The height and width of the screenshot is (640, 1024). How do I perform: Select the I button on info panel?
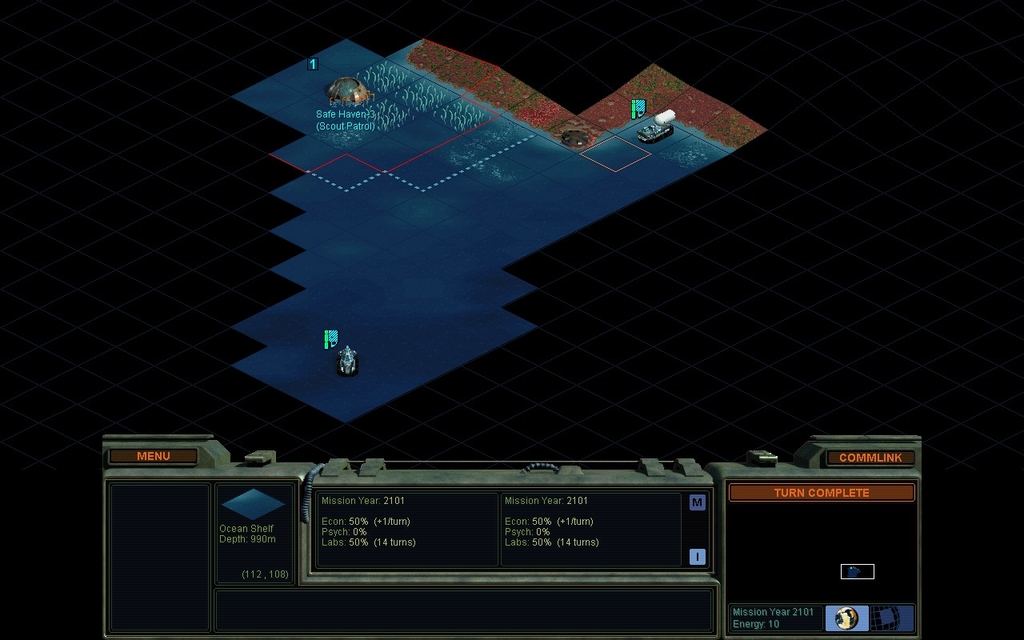point(697,557)
